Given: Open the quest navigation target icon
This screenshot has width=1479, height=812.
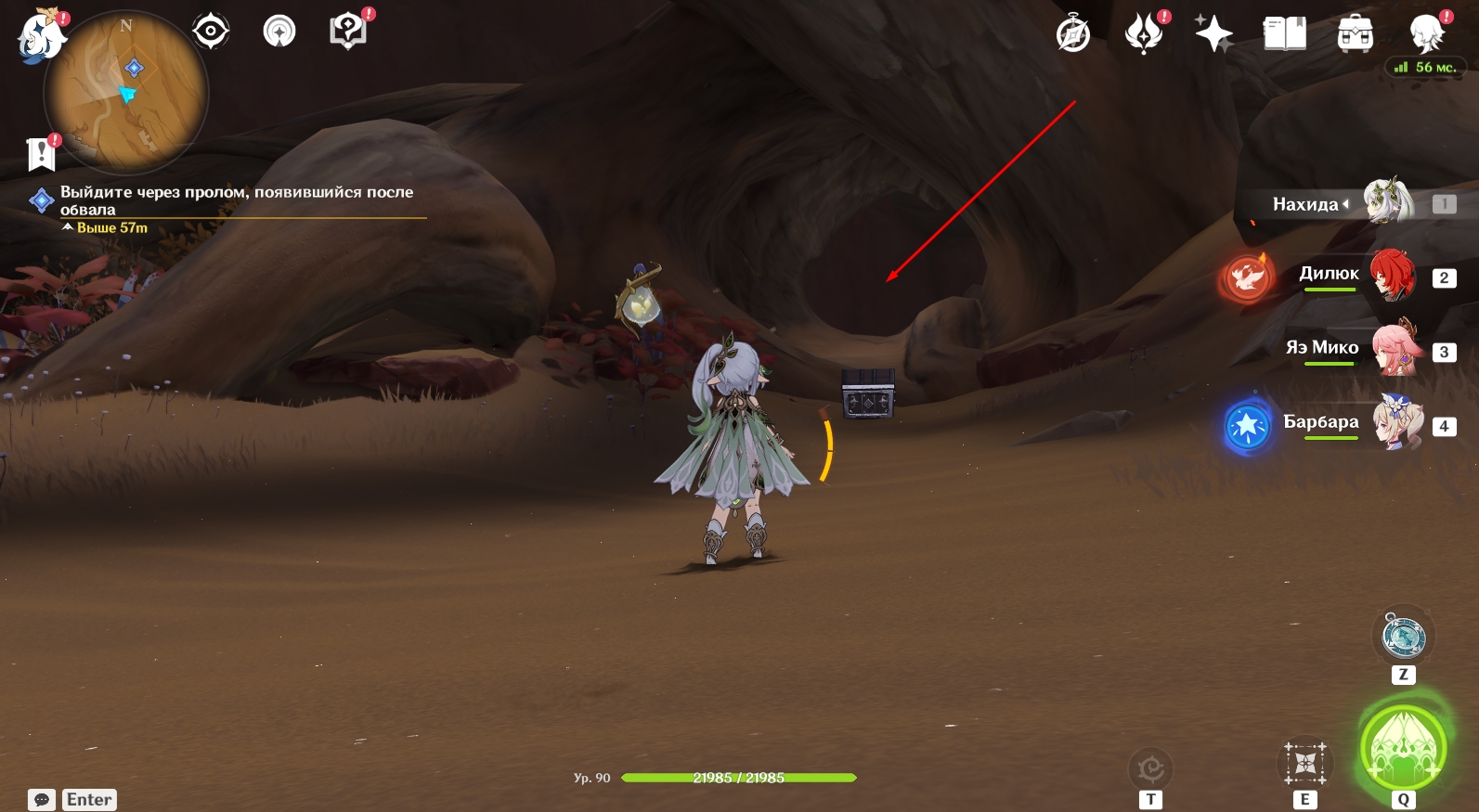Looking at the screenshot, I should (211, 32).
